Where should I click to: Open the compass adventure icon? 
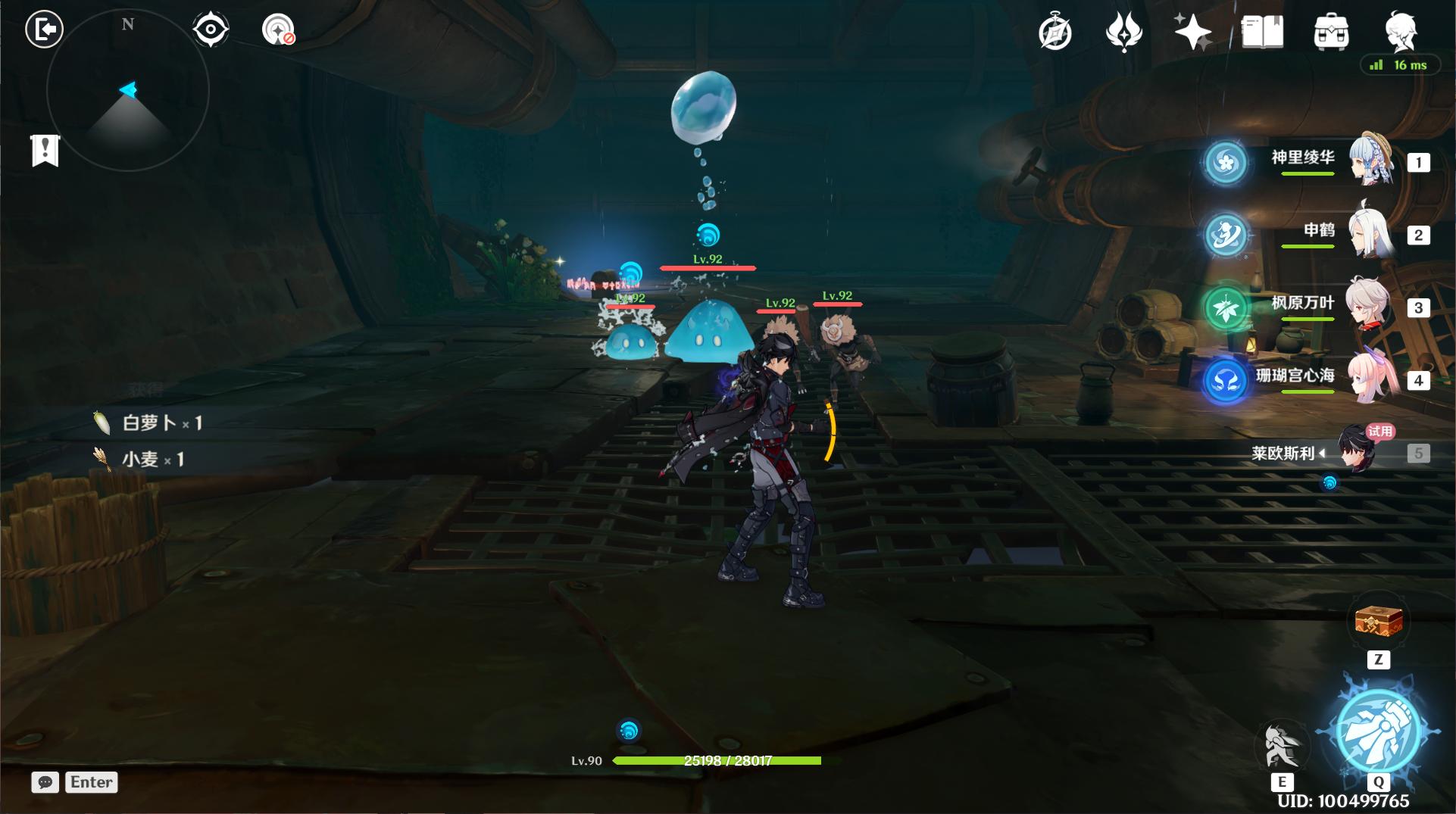coord(1055,33)
